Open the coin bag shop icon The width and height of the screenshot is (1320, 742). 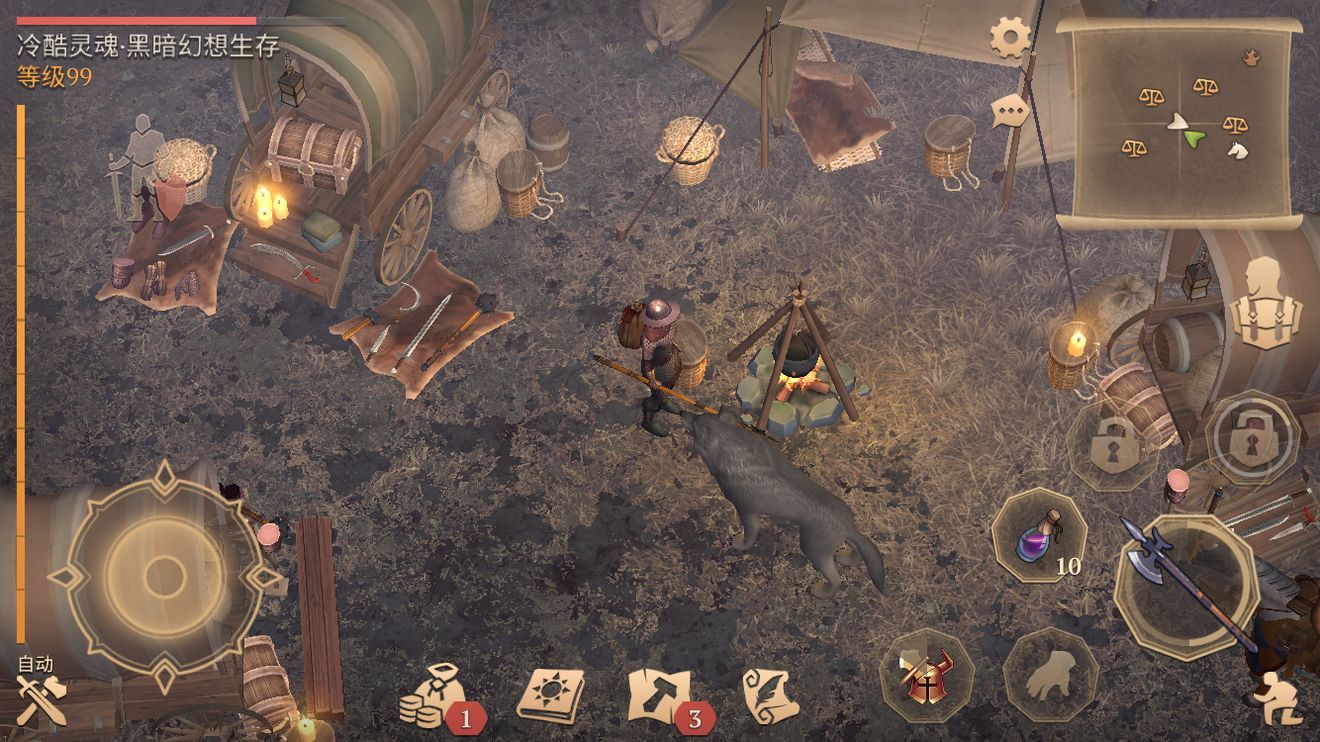tap(433, 695)
